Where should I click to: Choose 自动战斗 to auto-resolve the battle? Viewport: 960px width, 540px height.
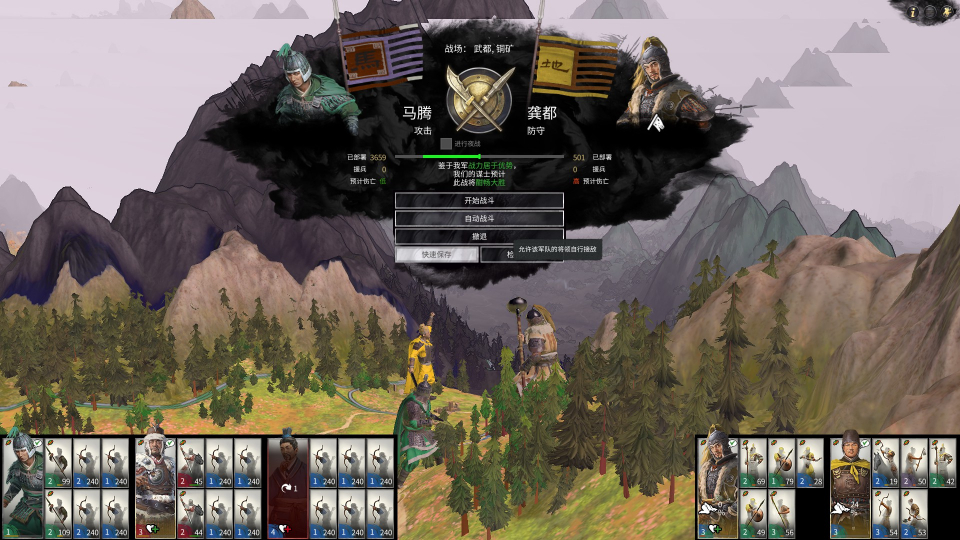pos(479,219)
